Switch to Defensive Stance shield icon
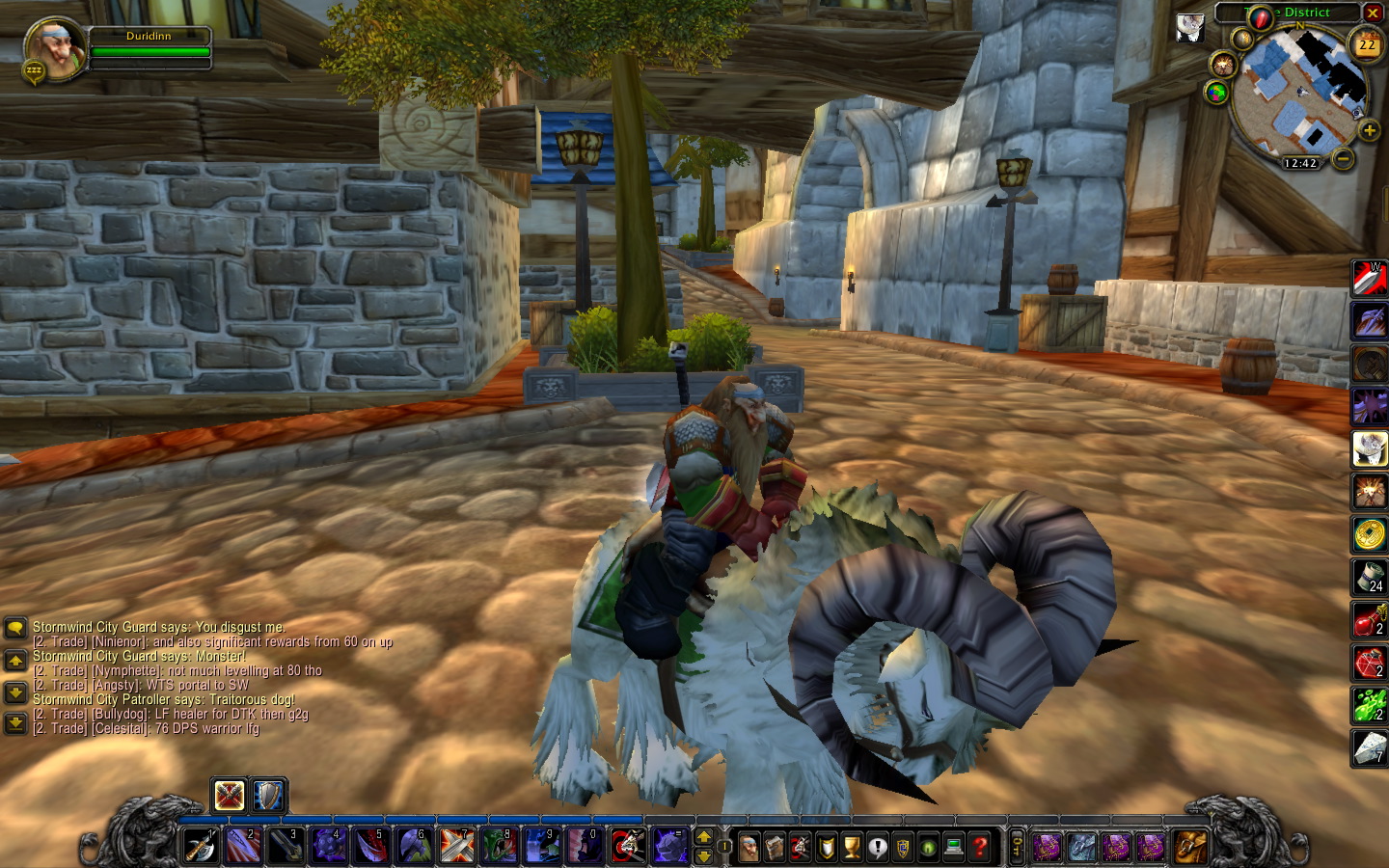This screenshot has height=868, width=1389. tap(268, 796)
